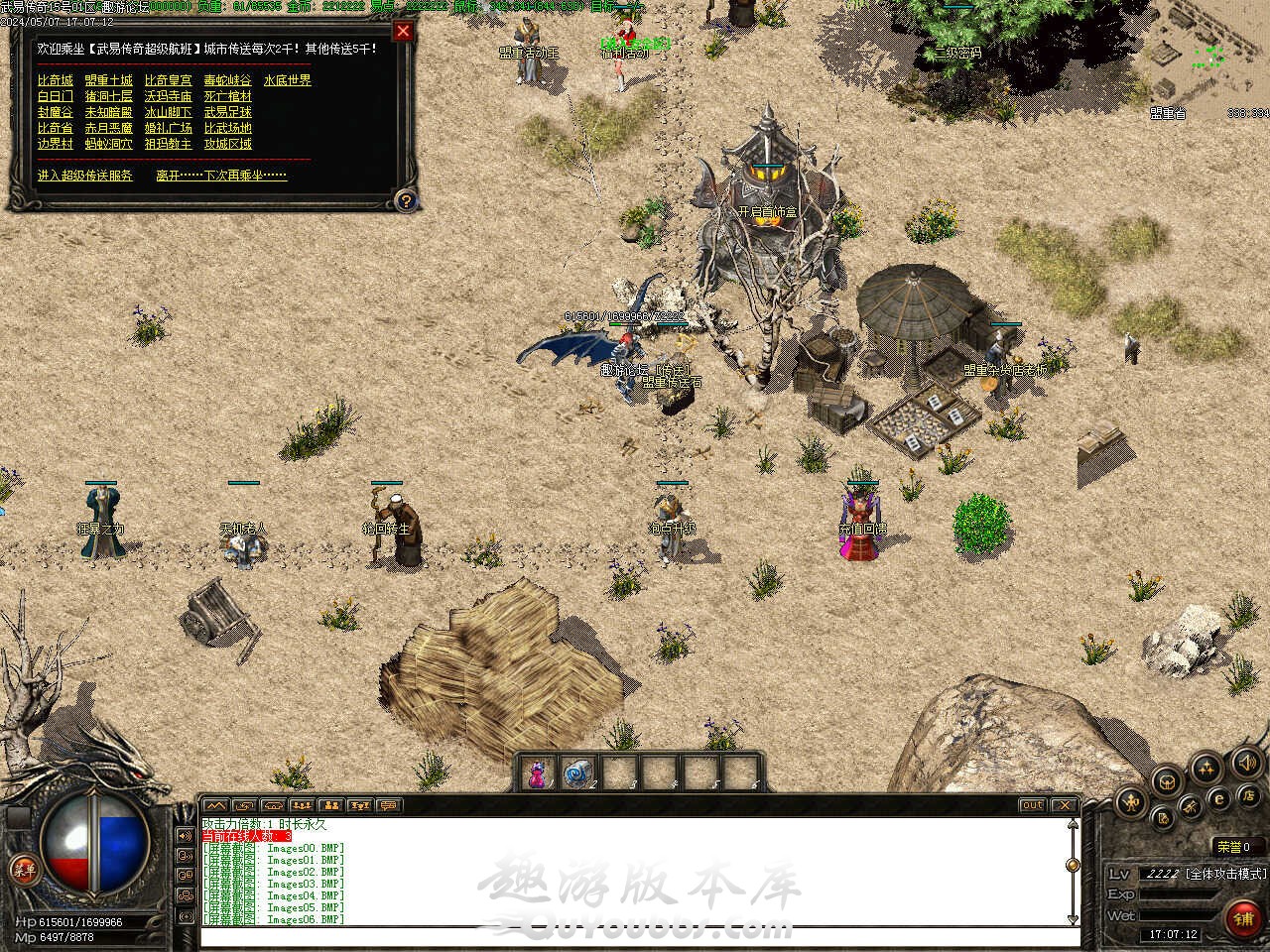Enter 进入超级传送服务
The image size is (1270, 952).
click(x=84, y=176)
